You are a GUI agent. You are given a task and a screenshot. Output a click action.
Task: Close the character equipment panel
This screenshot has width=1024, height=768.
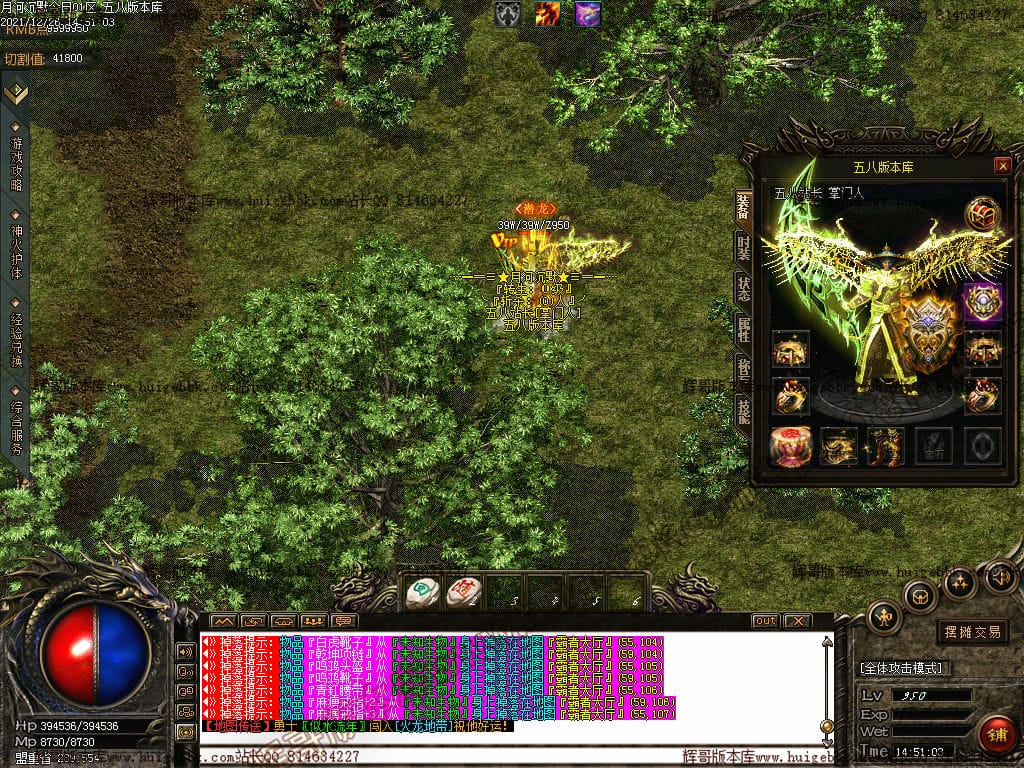tap(1002, 166)
